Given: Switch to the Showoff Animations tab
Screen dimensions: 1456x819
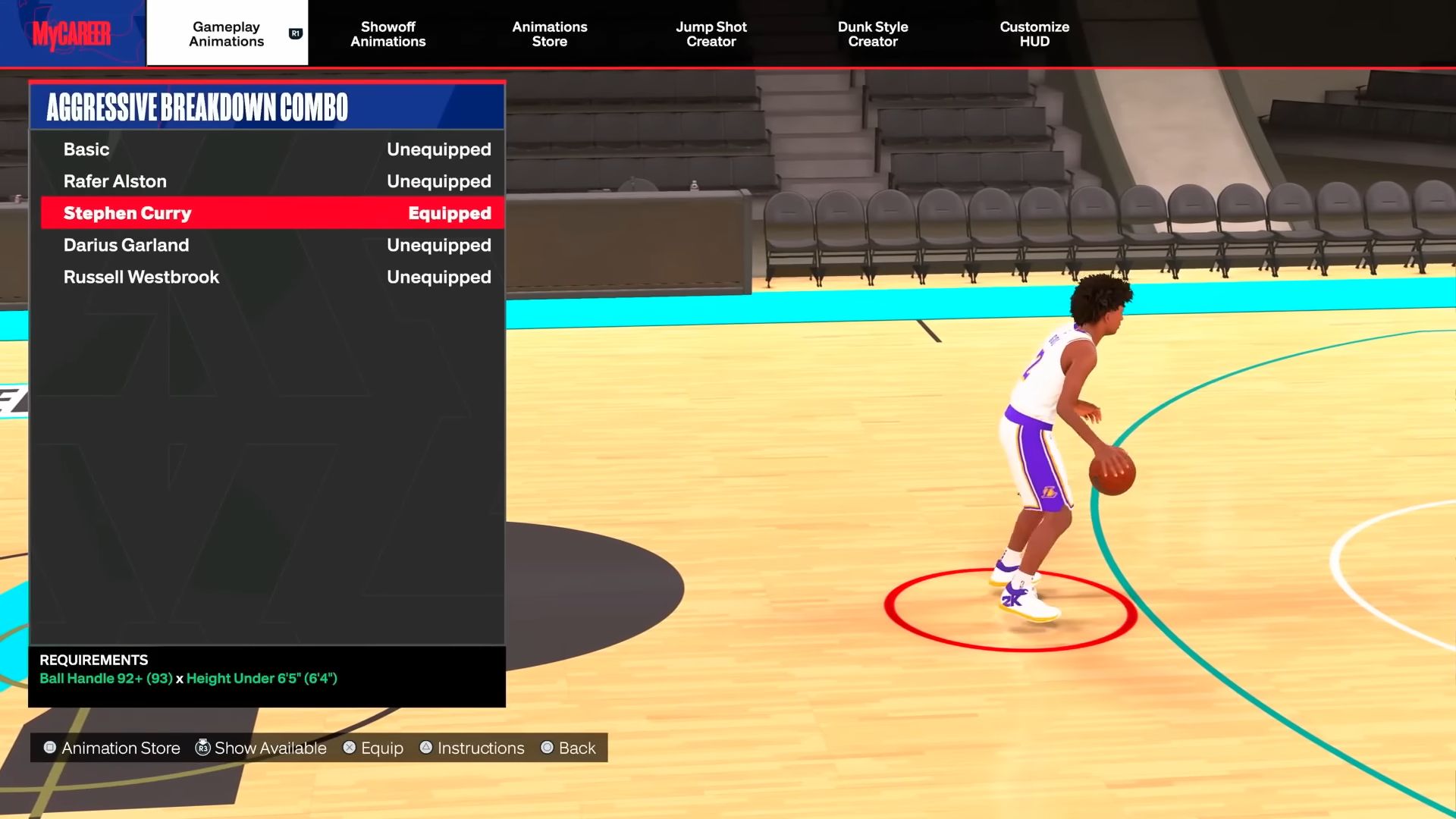Looking at the screenshot, I should point(388,34).
